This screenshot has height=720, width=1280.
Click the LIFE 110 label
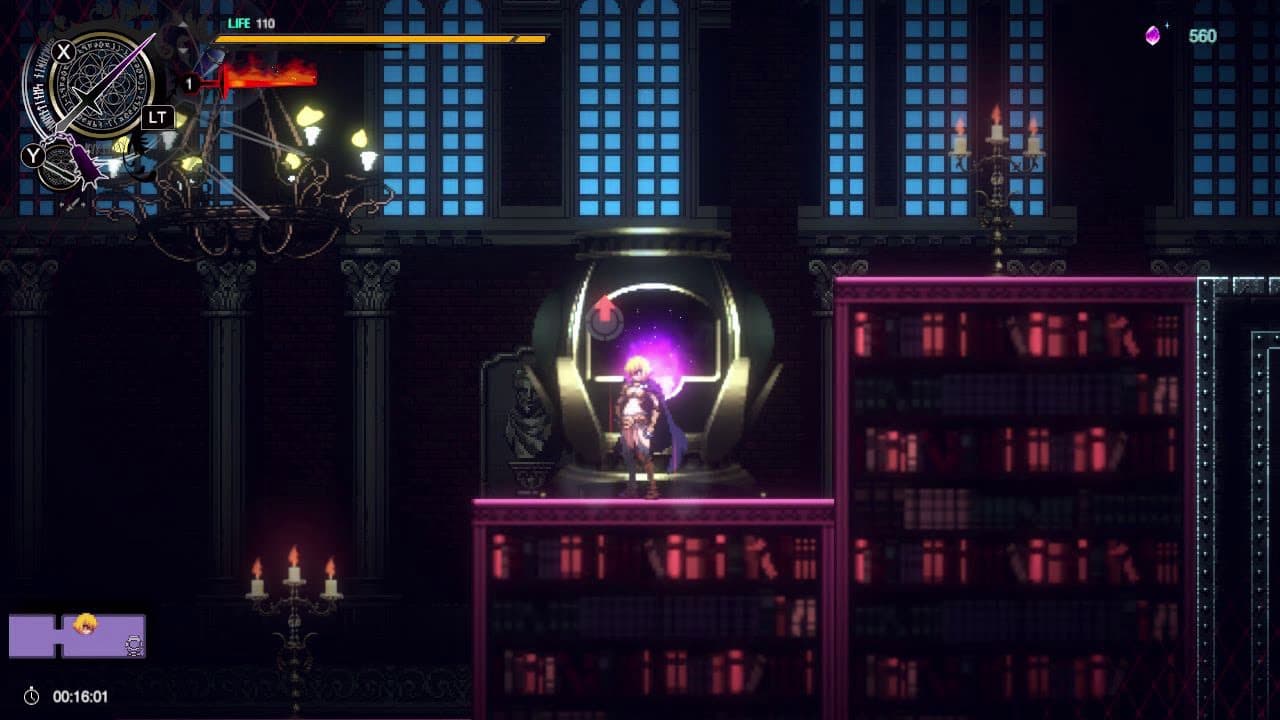(x=250, y=24)
